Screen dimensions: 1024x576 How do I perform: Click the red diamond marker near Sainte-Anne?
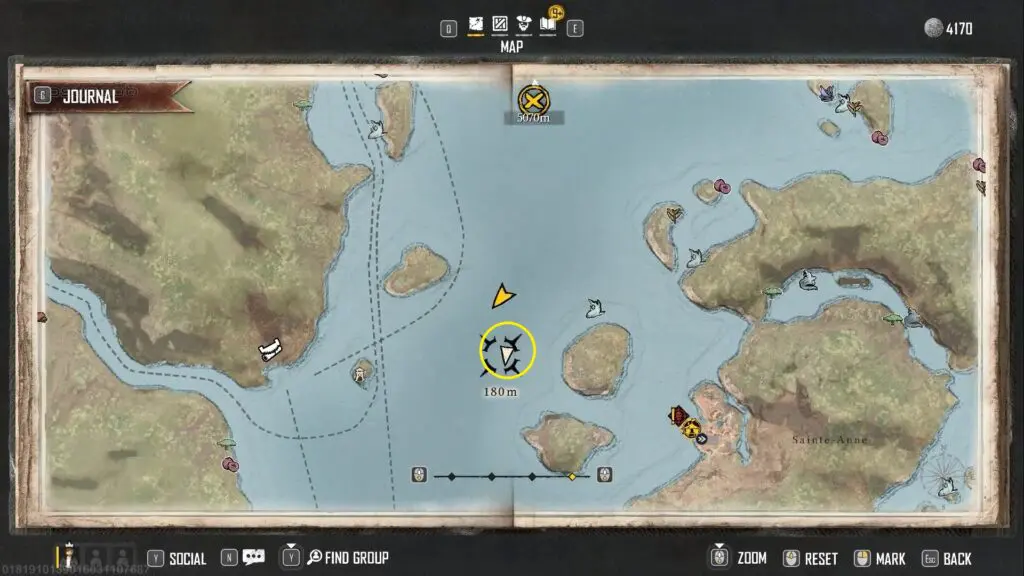[680, 415]
